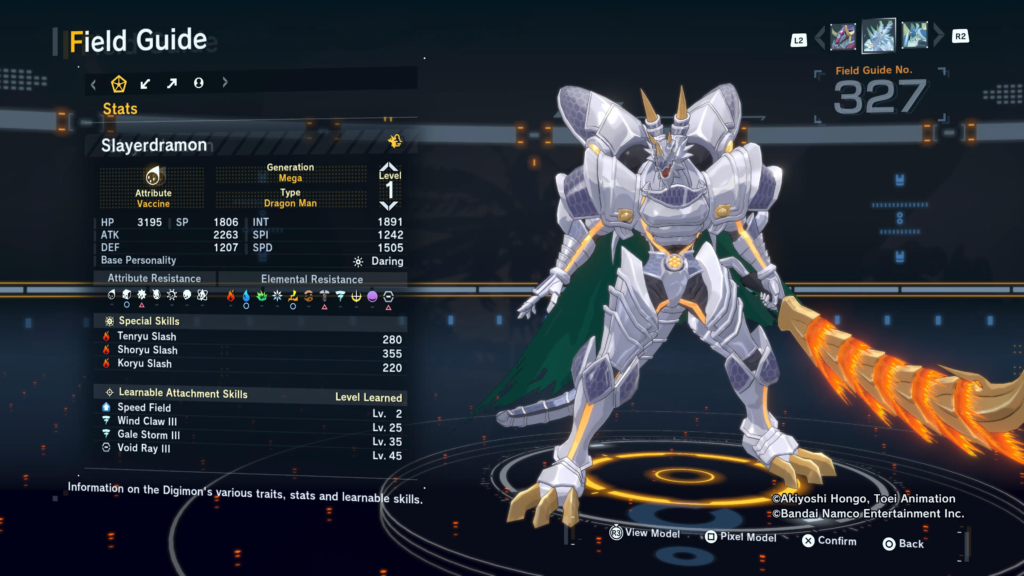Click the highlighted Slayerdramon thumbnail

click(x=879, y=36)
